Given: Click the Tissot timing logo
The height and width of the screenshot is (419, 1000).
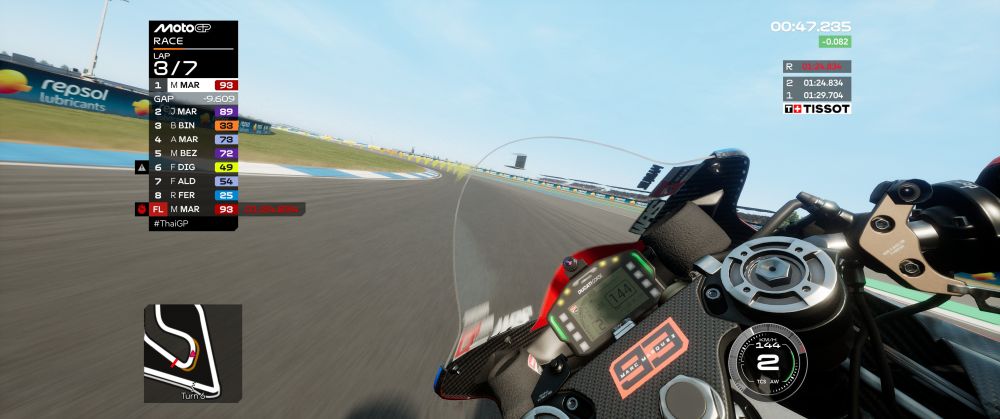Looking at the screenshot, I should pyautogui.click(x=816, y=108).
